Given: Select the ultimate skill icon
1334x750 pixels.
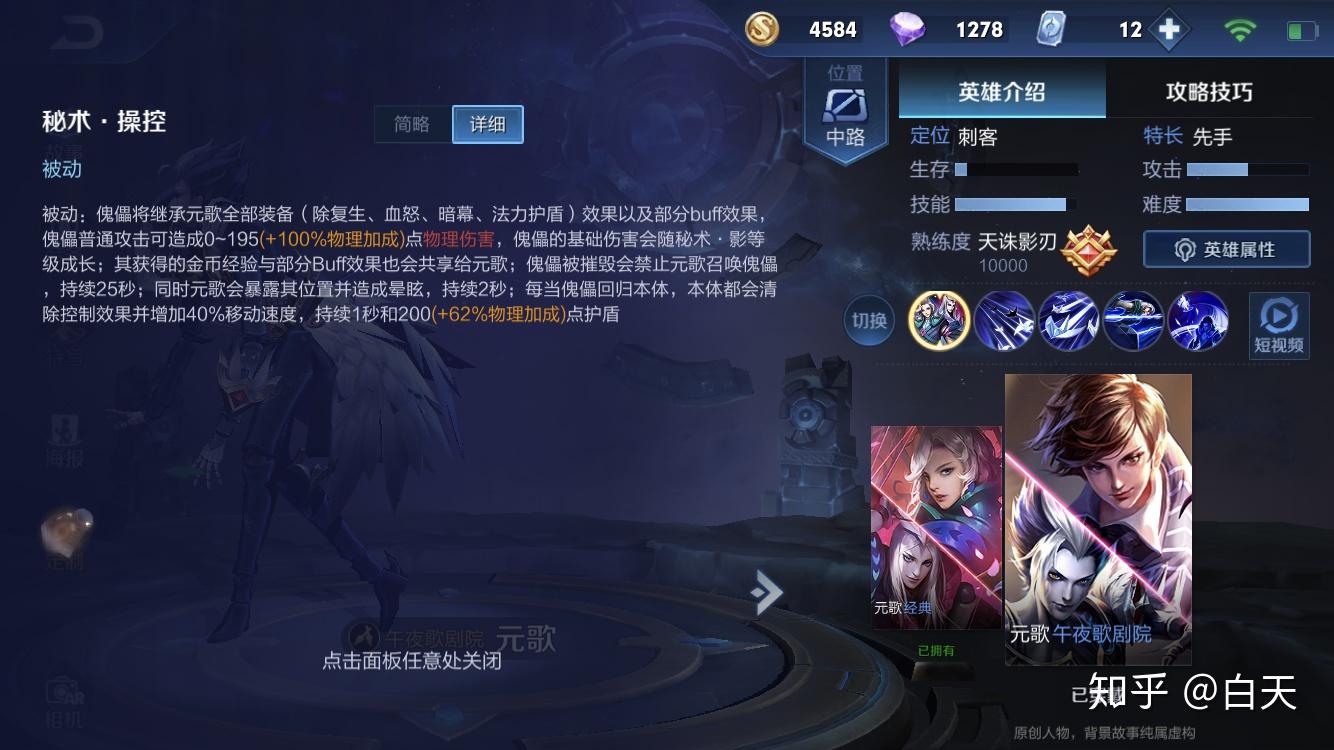Looking at the screenshot, I should coord(1198,320).
